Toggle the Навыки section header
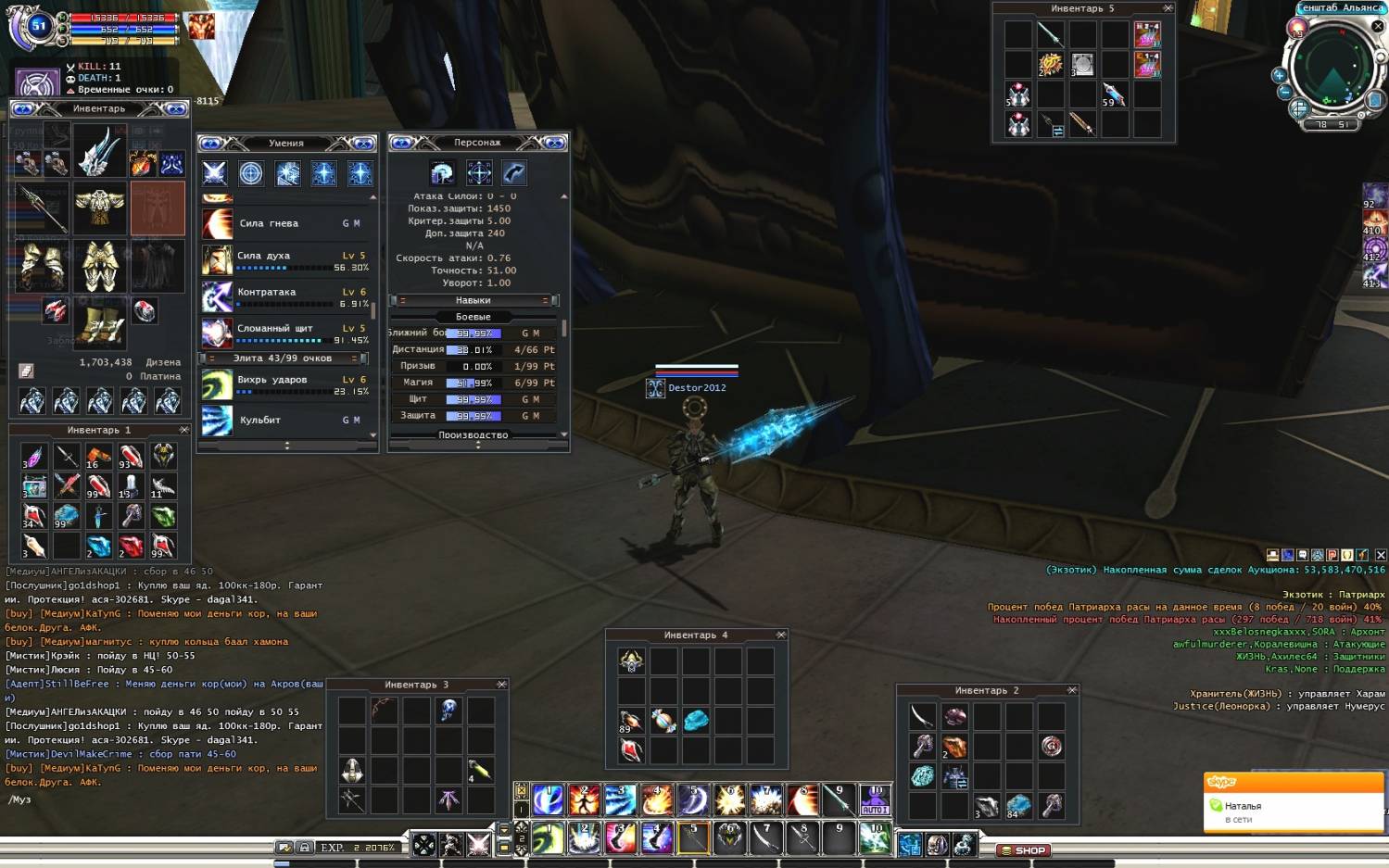 pyautogui.click(x=474, y=300)
